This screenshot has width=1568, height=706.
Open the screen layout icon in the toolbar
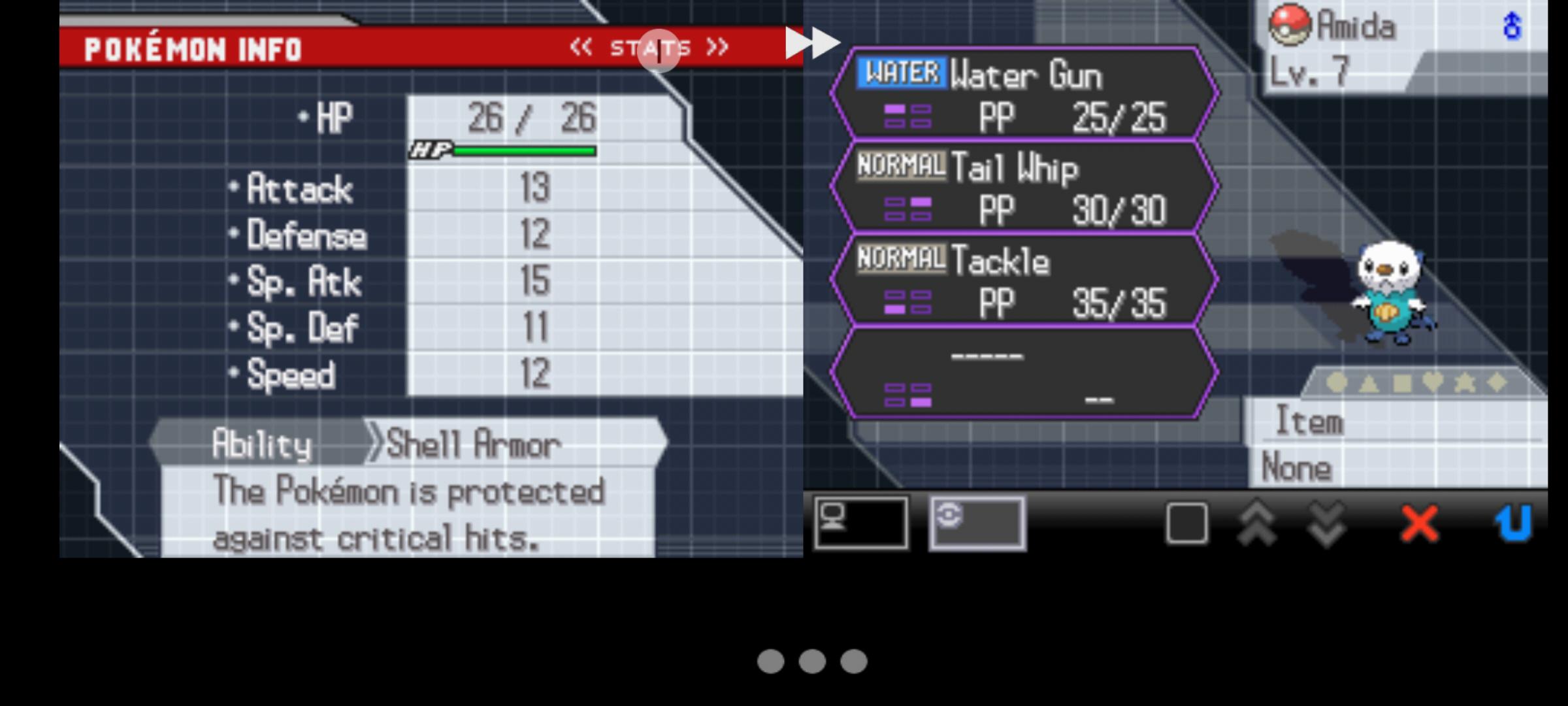click(861, 523)
